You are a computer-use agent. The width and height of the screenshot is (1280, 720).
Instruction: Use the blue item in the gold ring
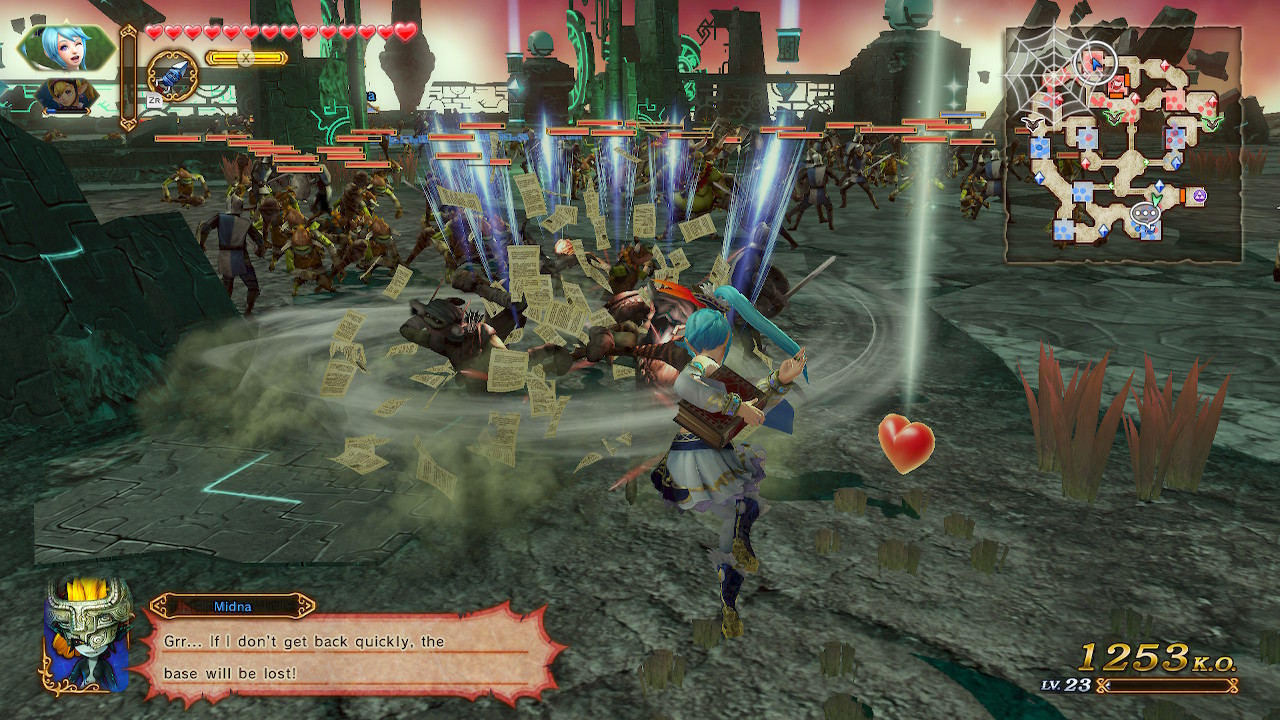(x=172, y=76)
